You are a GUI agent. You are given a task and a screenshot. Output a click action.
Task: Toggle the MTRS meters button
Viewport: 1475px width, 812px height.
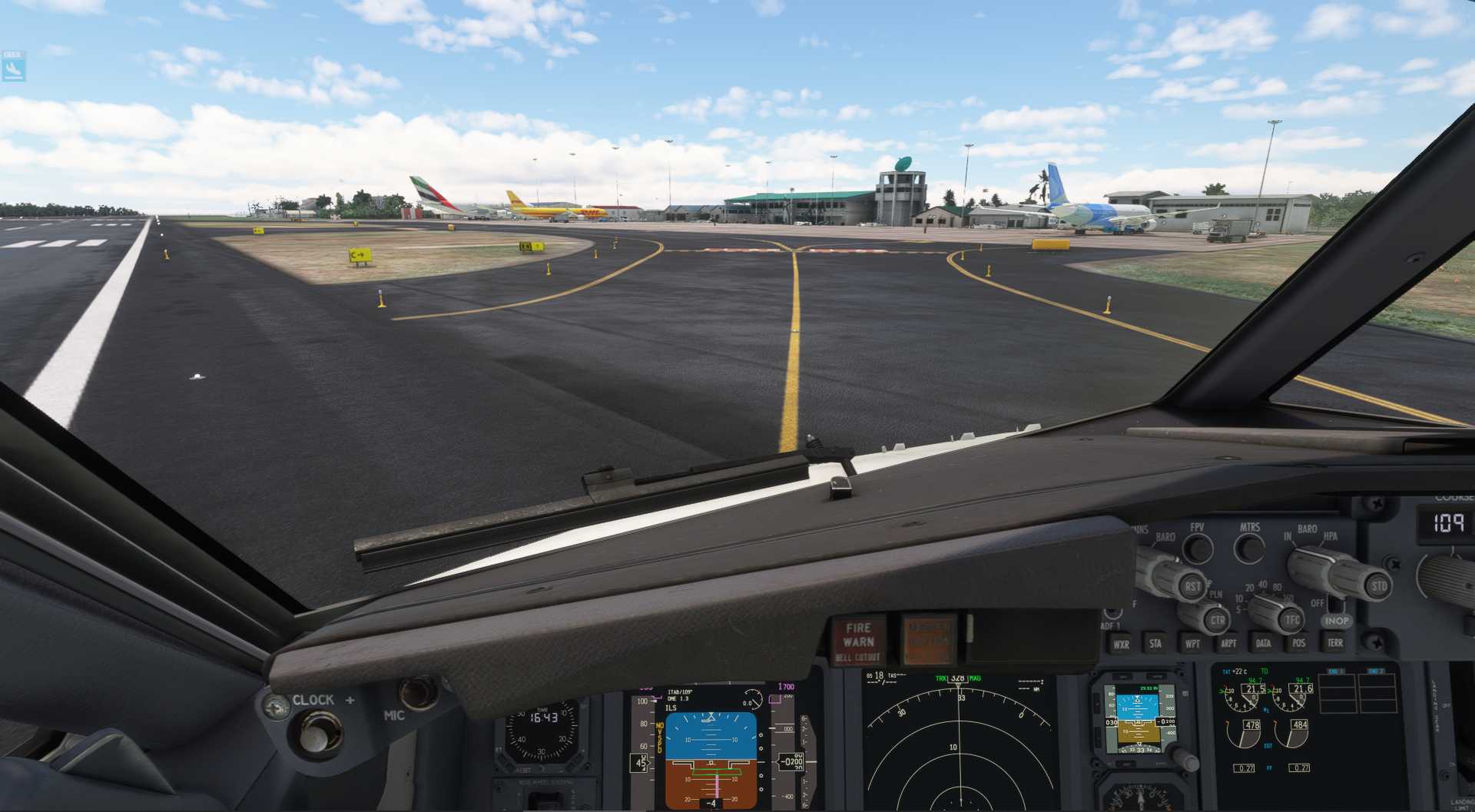tap(1250, 547)
